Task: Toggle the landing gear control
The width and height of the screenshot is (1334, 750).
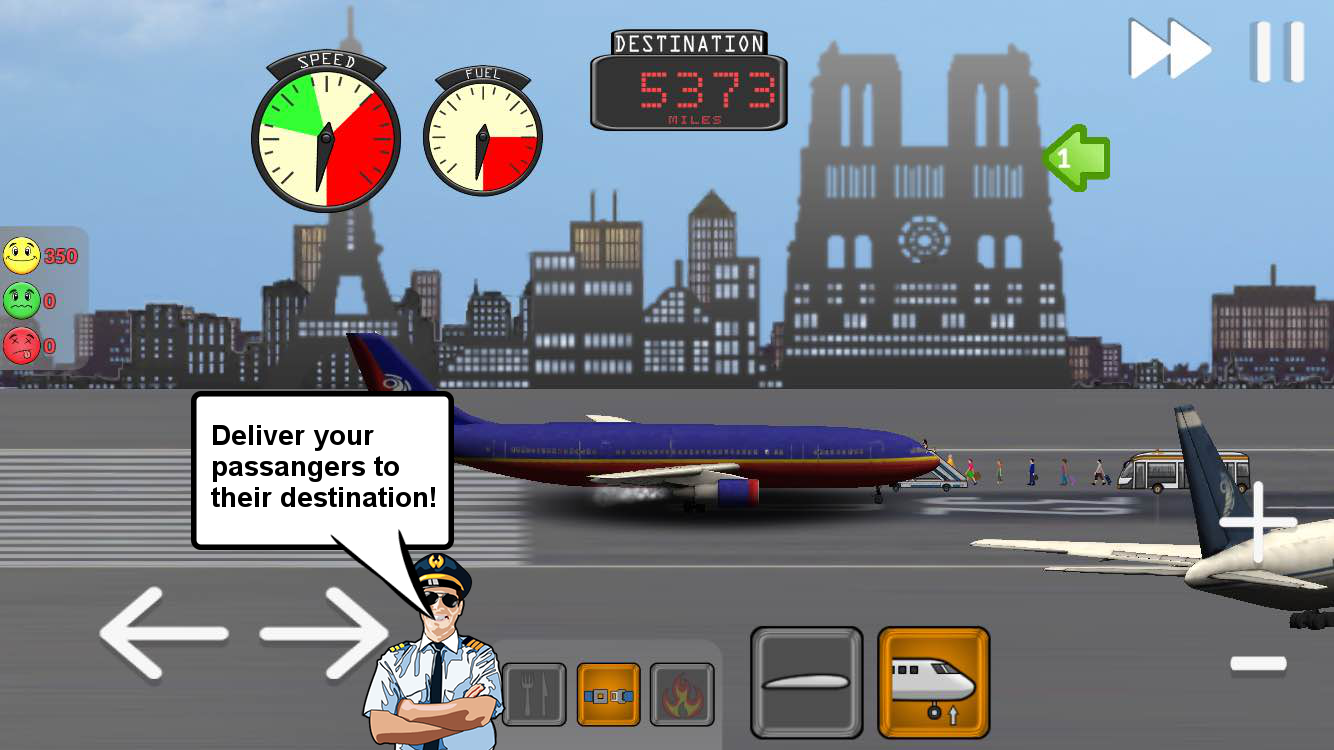Action: coord(933,680)
